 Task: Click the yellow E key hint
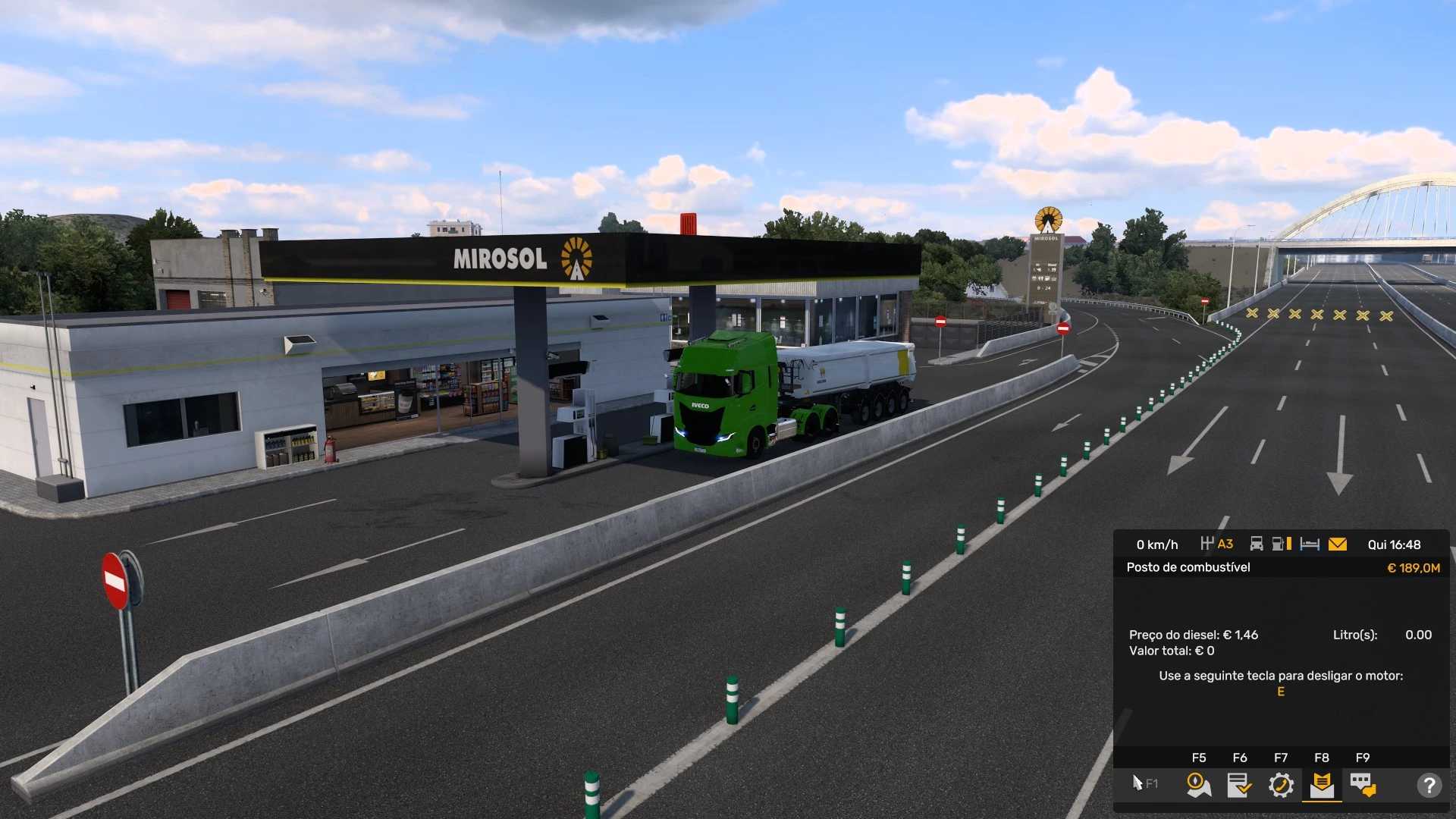1279,691
